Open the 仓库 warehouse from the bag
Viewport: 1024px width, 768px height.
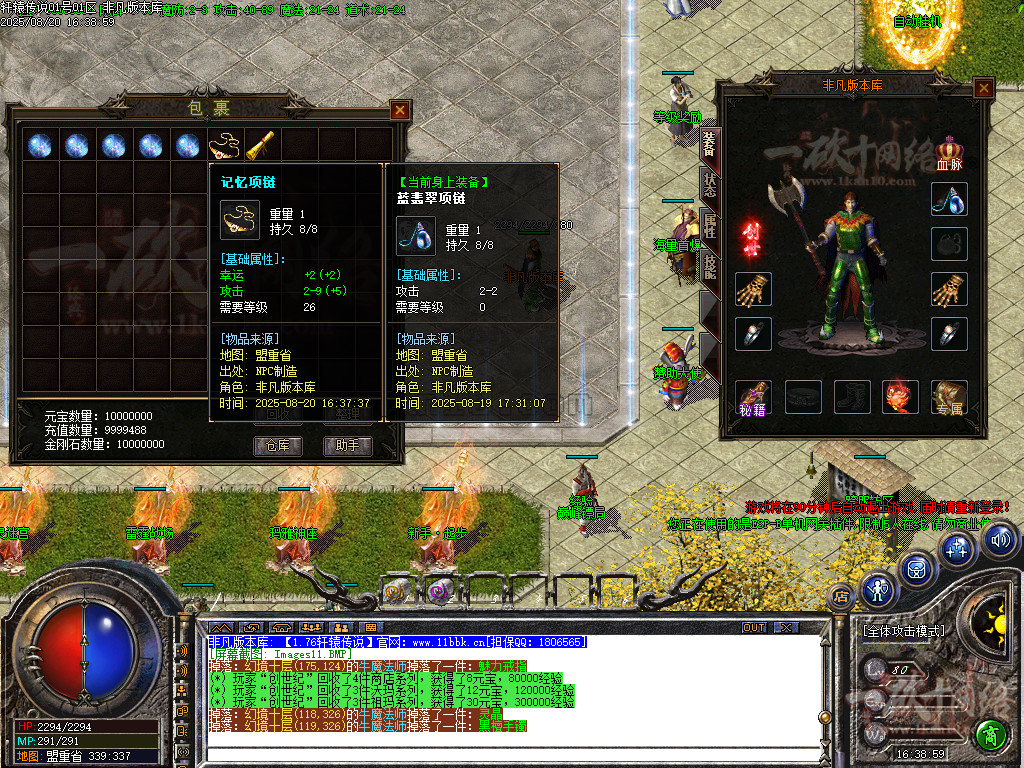[278, 445]
